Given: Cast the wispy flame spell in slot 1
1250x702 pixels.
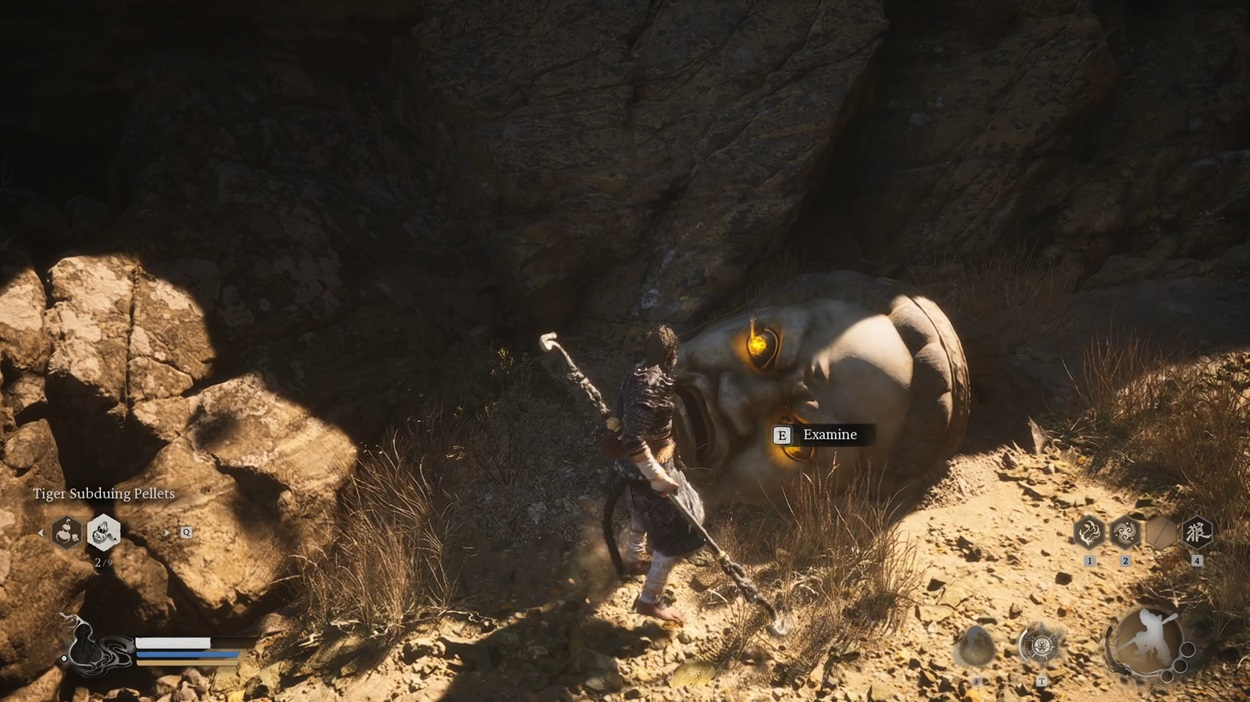Looking at the screenshot, I should click(x=1089, y=532).
